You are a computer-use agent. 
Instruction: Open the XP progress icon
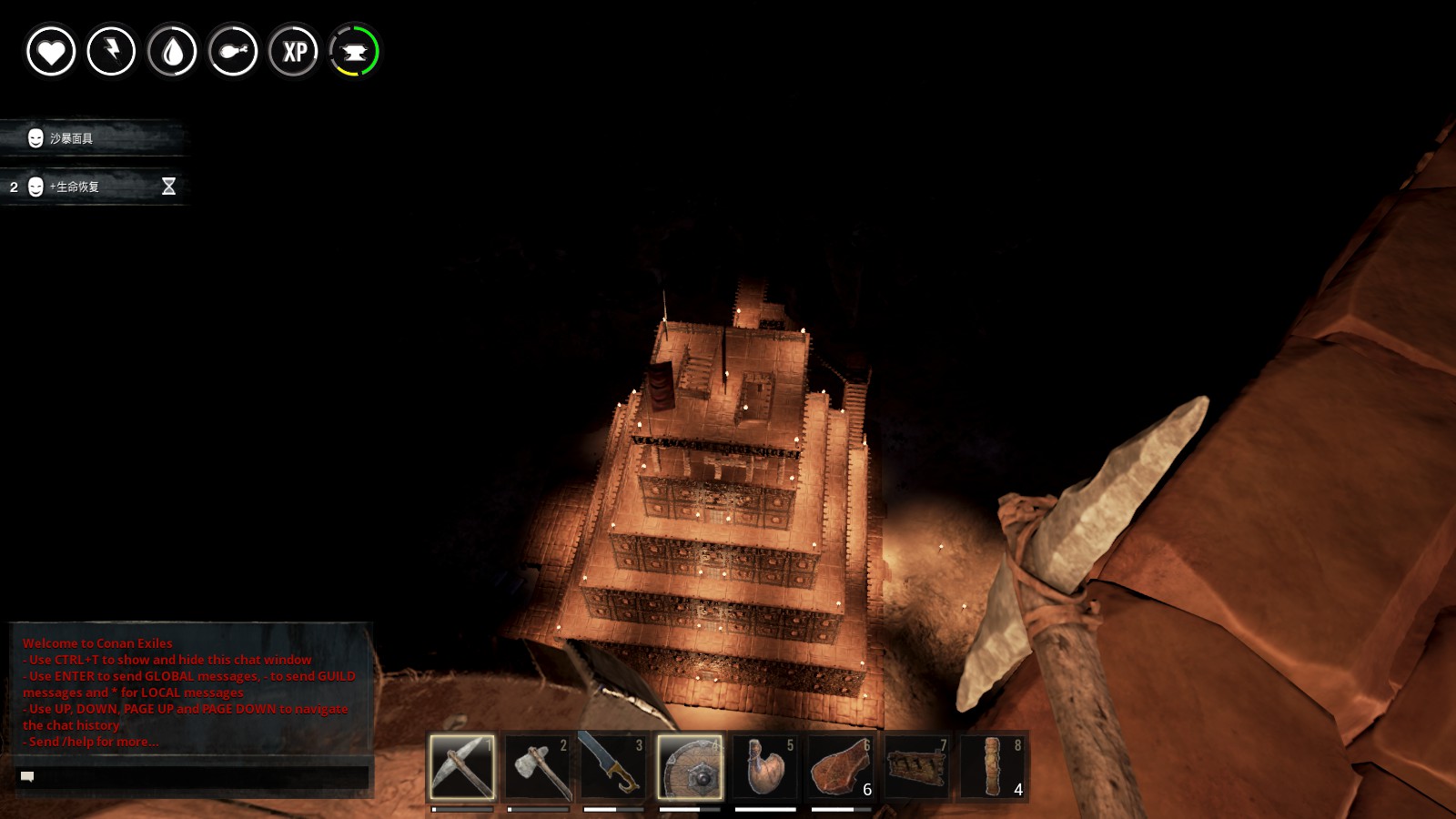[294, 51]
